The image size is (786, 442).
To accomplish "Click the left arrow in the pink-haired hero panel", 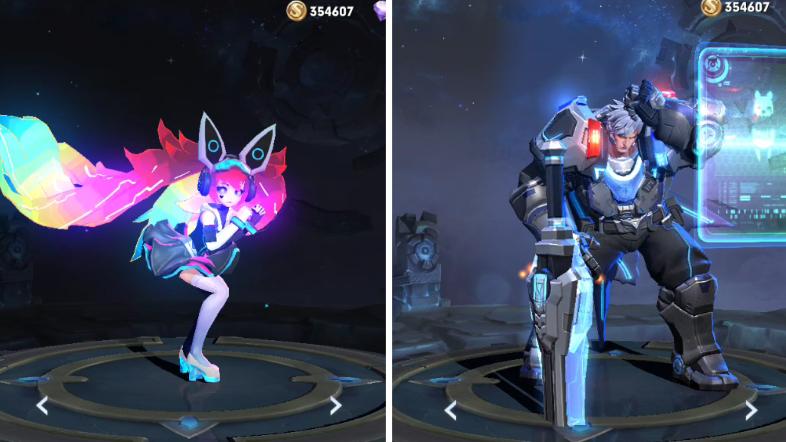I will click(x=42, y=405).
